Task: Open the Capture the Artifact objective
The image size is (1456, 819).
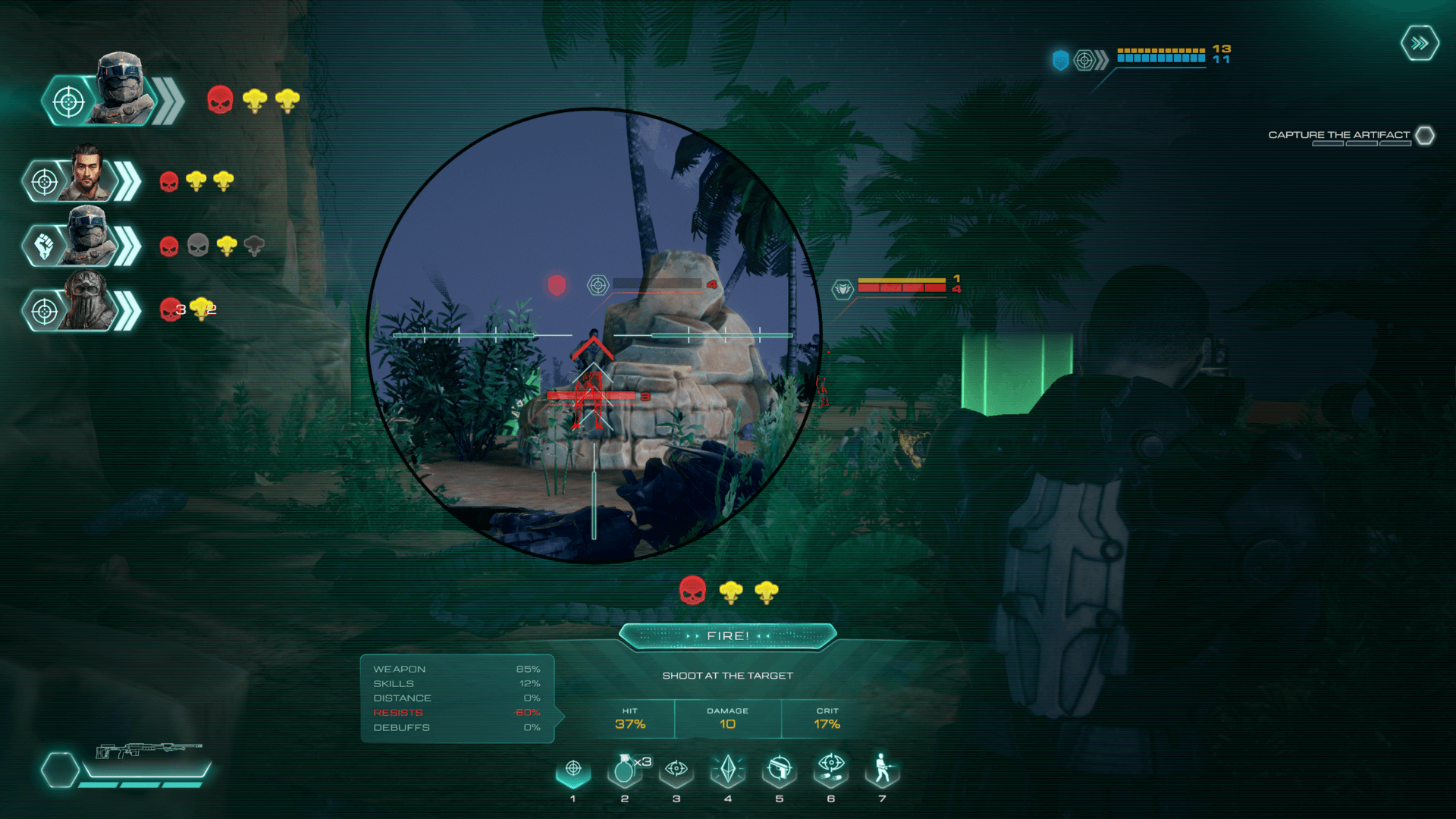Action: coord(1338,136)
